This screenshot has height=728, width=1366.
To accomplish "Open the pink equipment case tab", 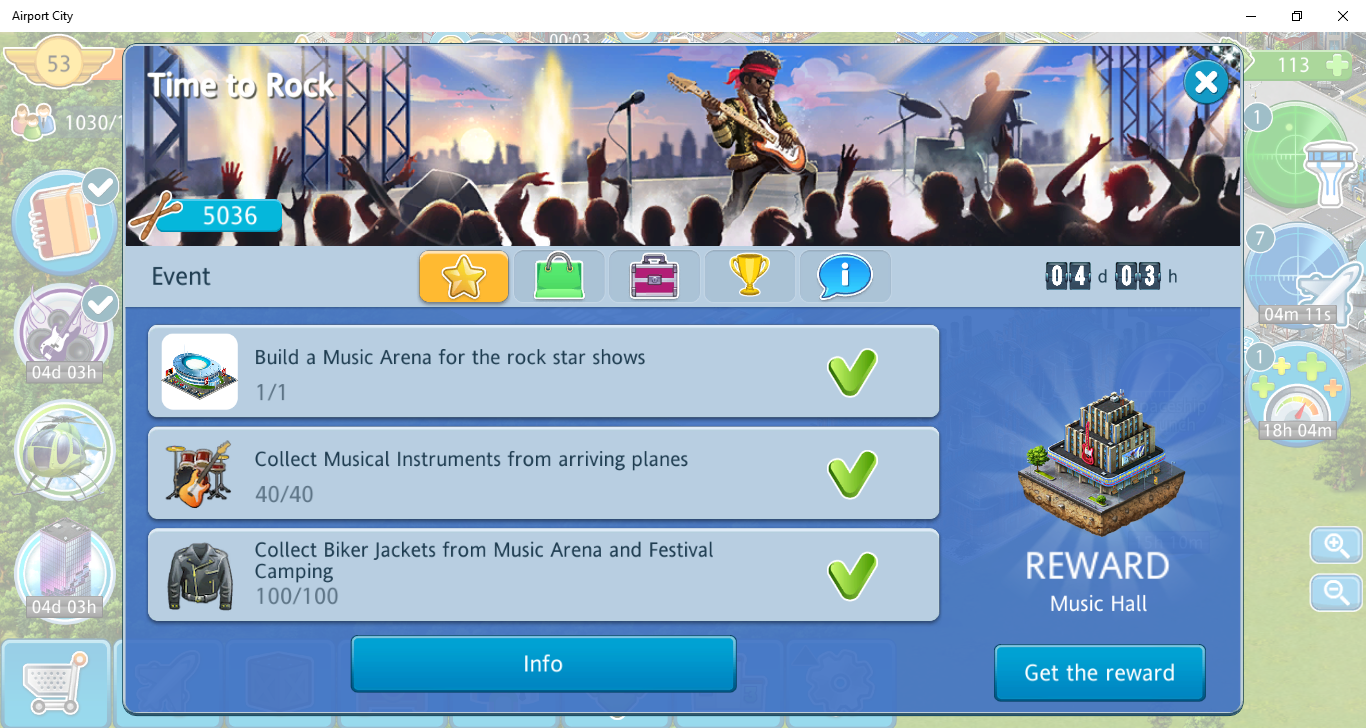I will click(x=654, y=277).
